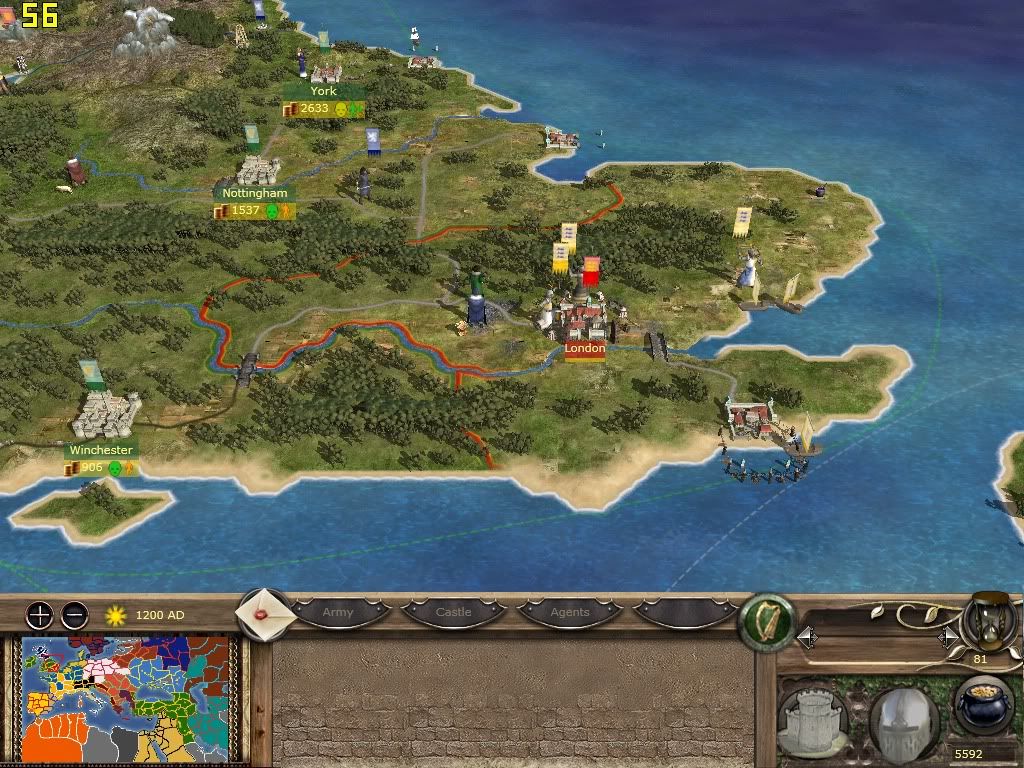Select the Winchester settlement label
This screenshot has width=1024, height=768.
[x=101, y=451]
